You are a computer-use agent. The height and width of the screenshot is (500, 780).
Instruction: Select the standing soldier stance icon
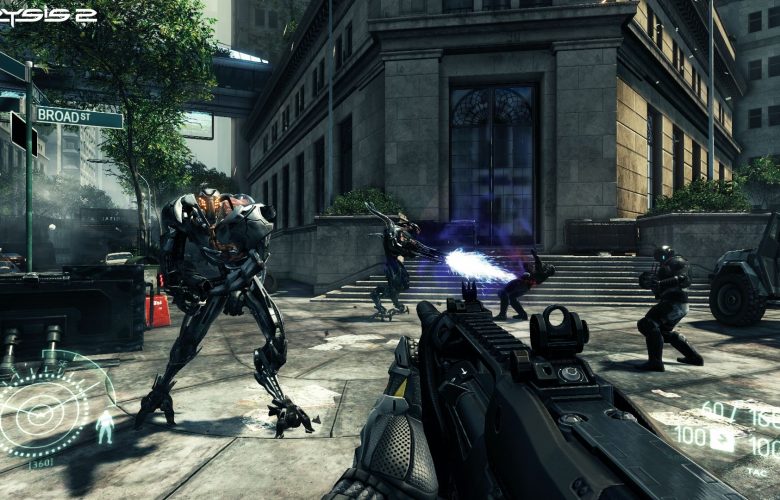click(x=104, y=428)
